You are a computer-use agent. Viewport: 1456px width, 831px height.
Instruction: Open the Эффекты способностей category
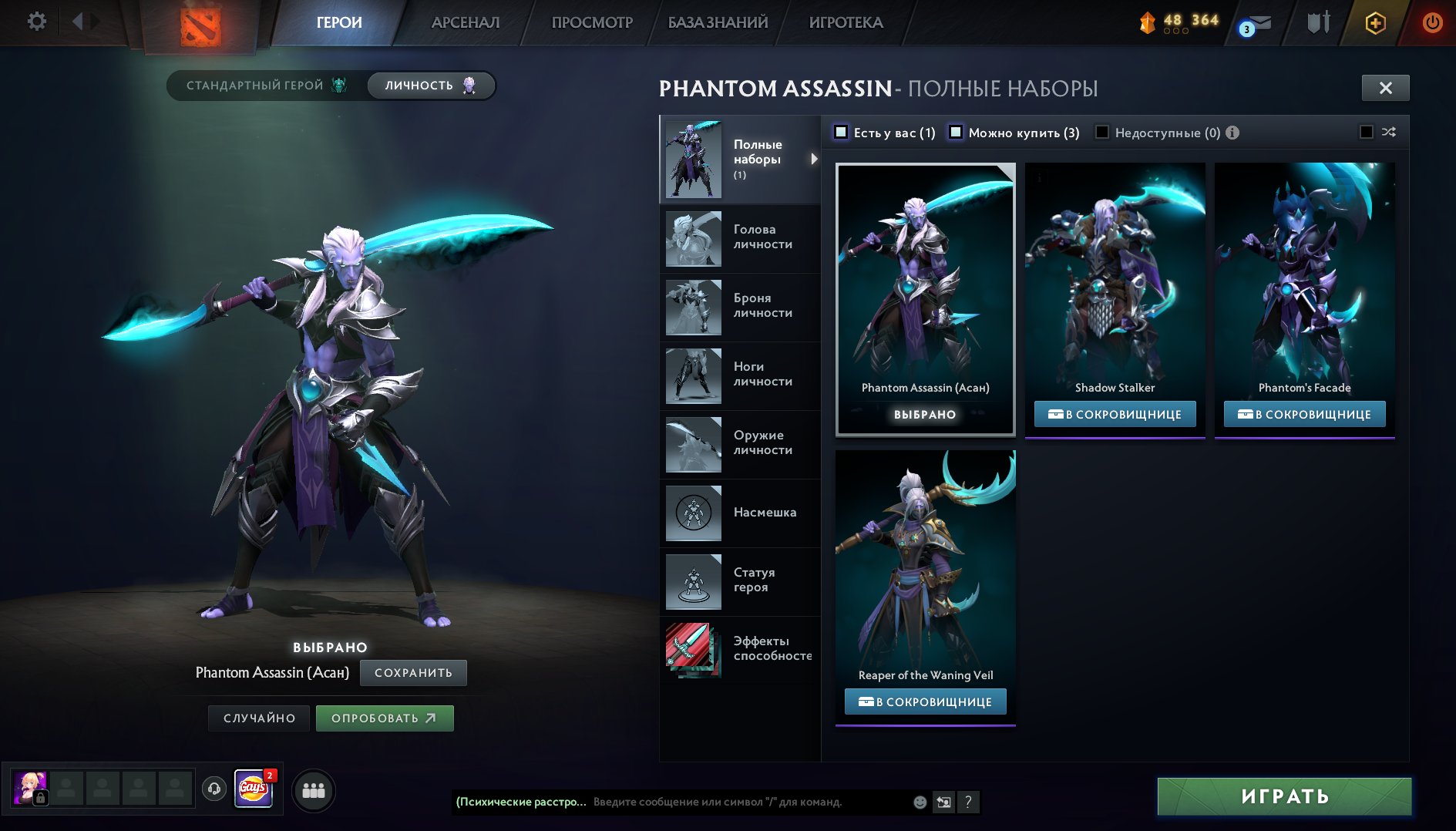coord(740,649)
